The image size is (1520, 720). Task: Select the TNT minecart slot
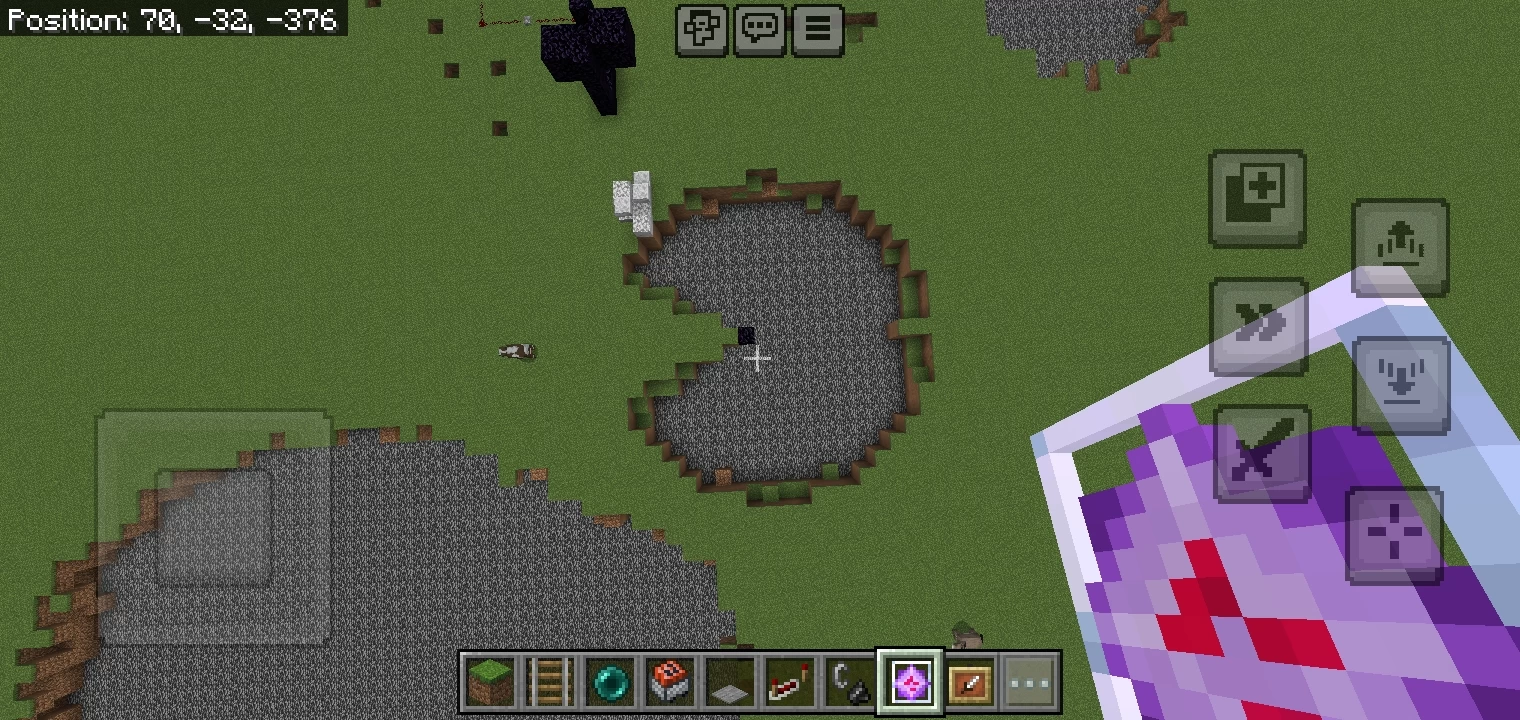[x=670, y=683]
